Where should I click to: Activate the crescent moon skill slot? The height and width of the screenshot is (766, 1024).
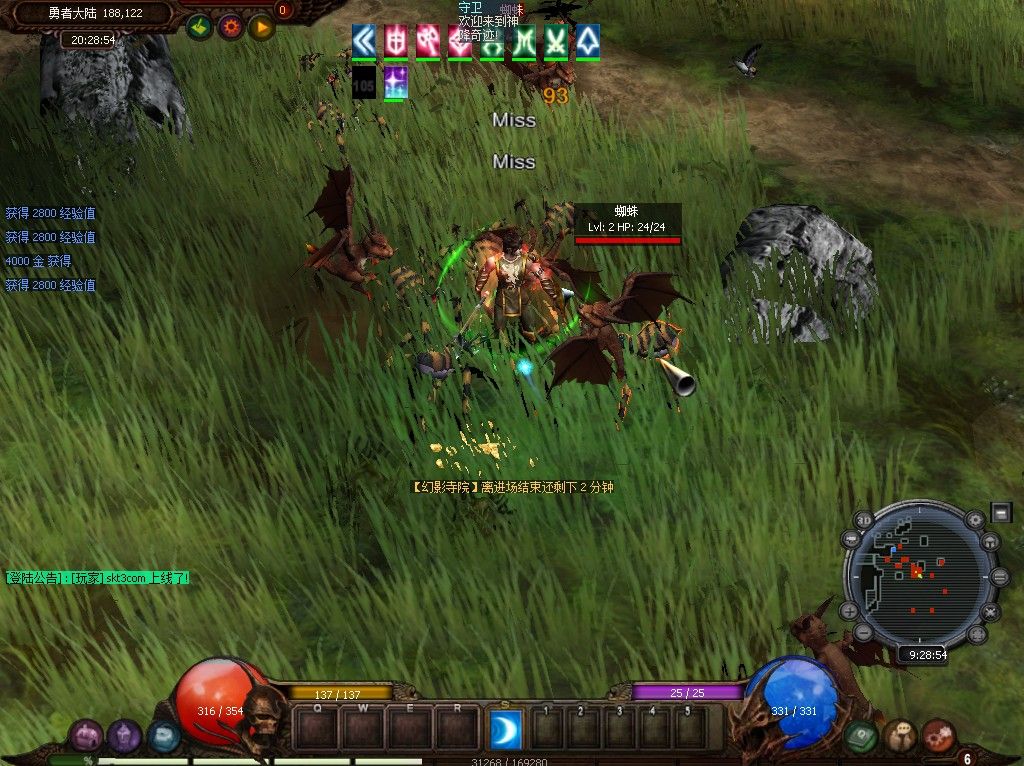(506, 729)
